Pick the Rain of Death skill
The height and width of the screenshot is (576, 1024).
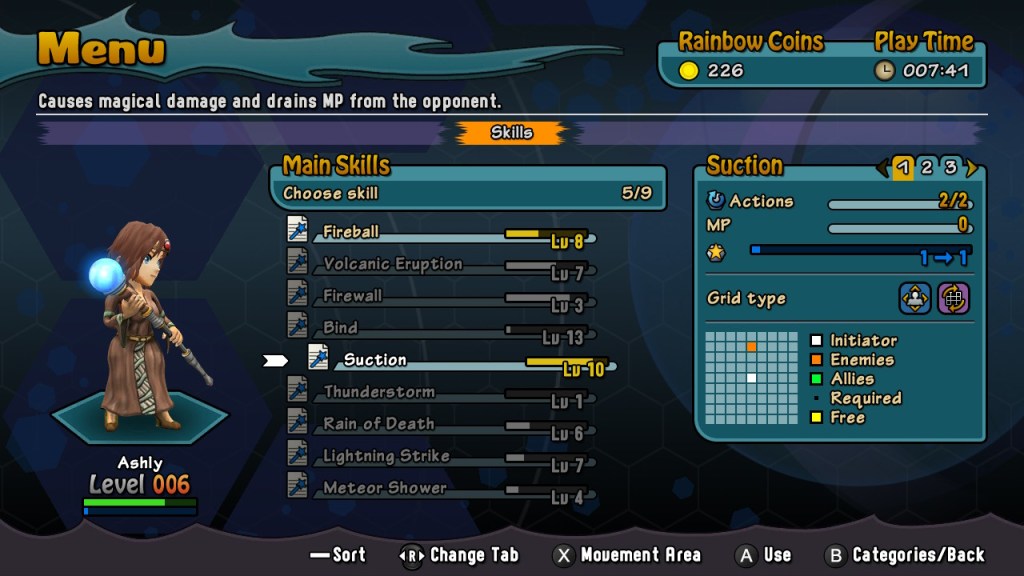(x=378, y=424)
